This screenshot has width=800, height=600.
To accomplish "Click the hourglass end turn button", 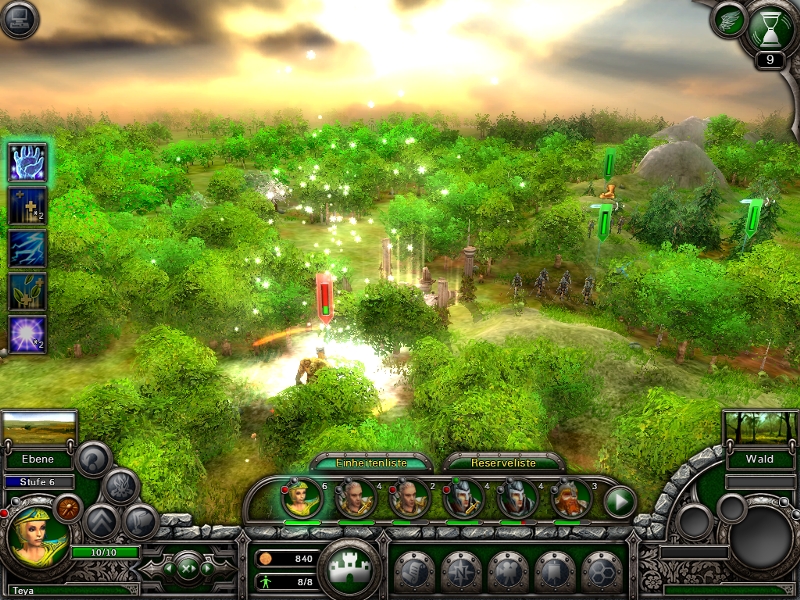I will [x=769, y=26].
